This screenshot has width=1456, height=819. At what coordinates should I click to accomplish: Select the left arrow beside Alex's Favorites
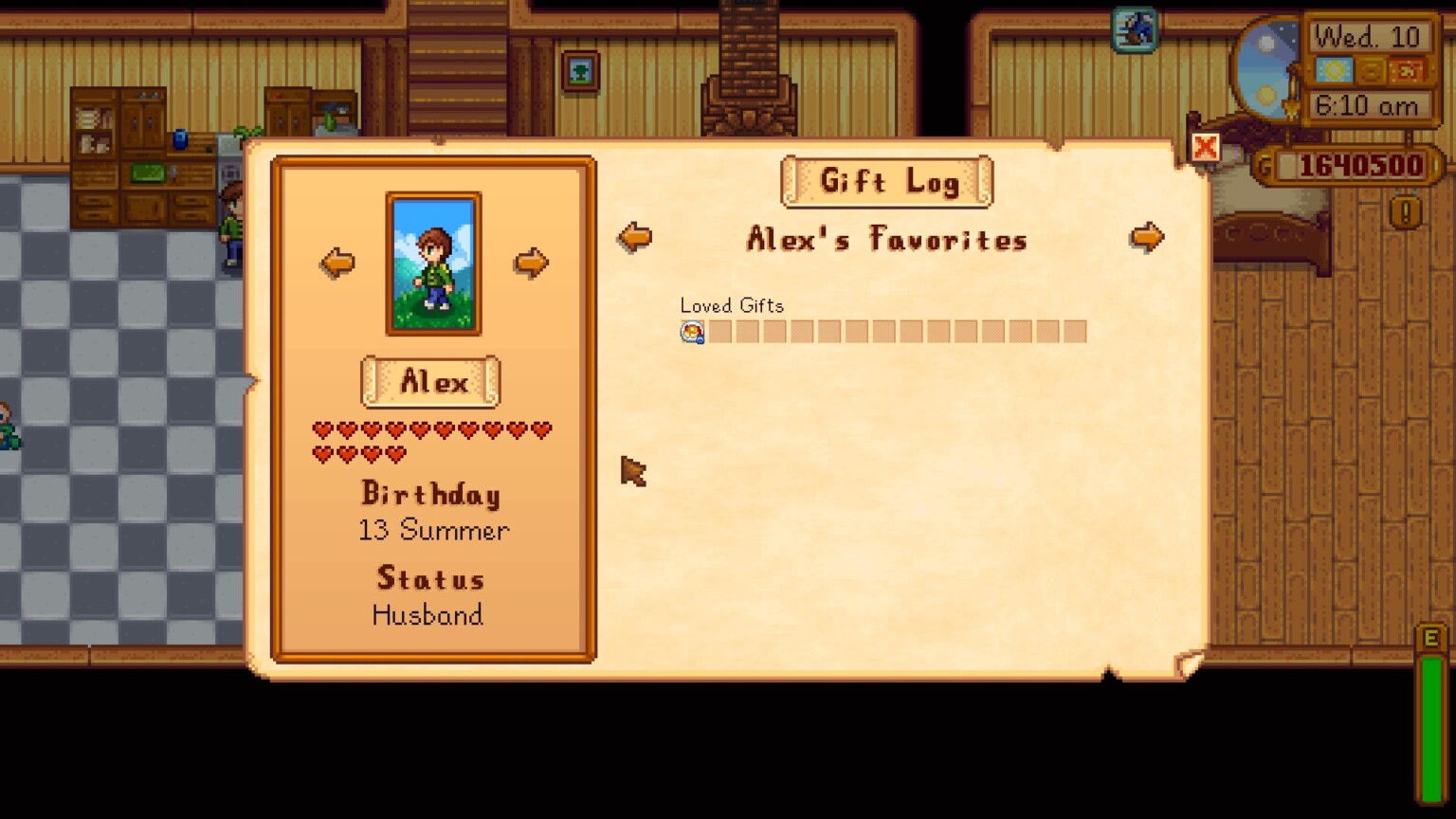pyautogui.click(x=634, y=237)
